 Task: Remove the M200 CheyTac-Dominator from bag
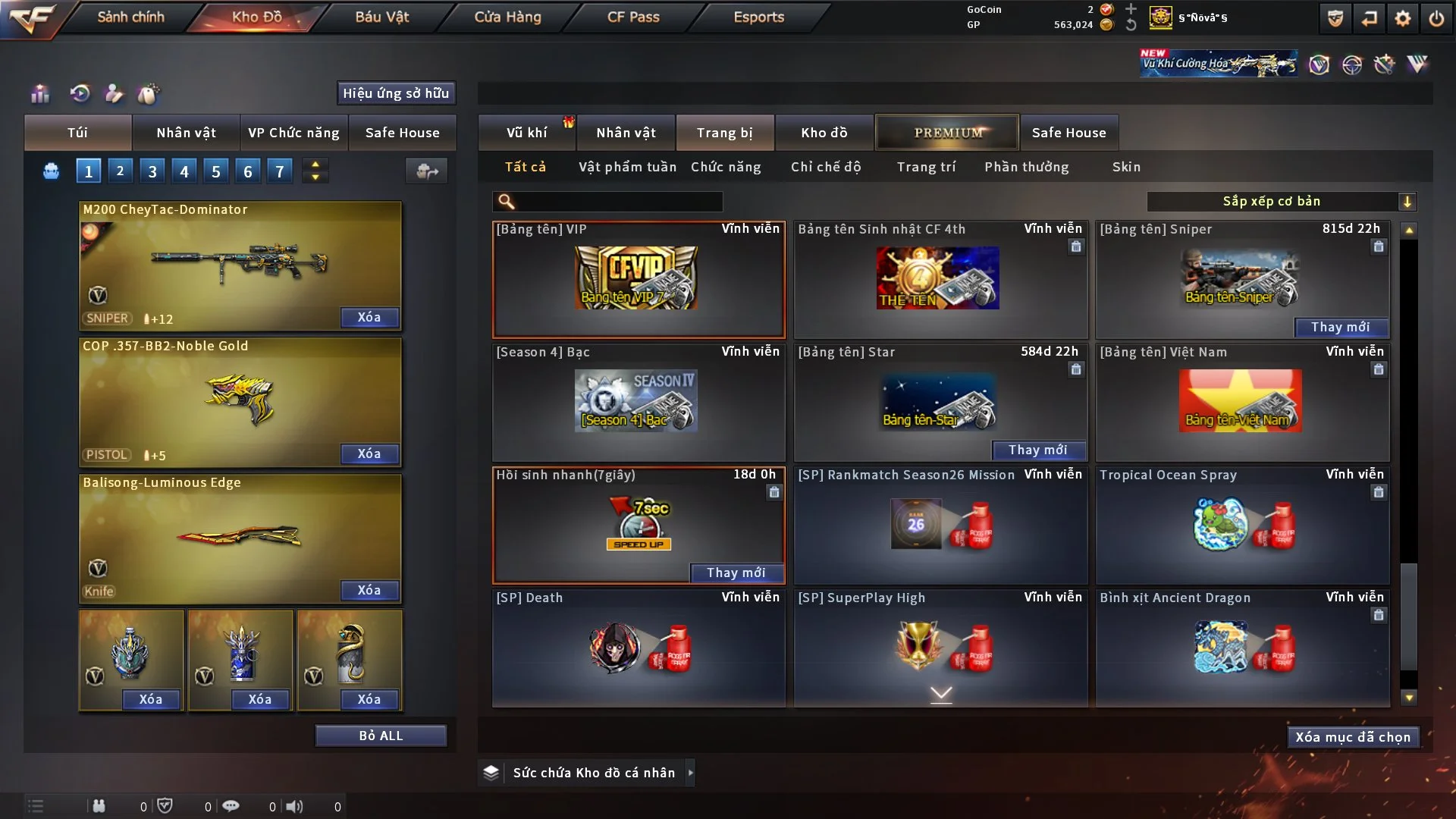369,318
